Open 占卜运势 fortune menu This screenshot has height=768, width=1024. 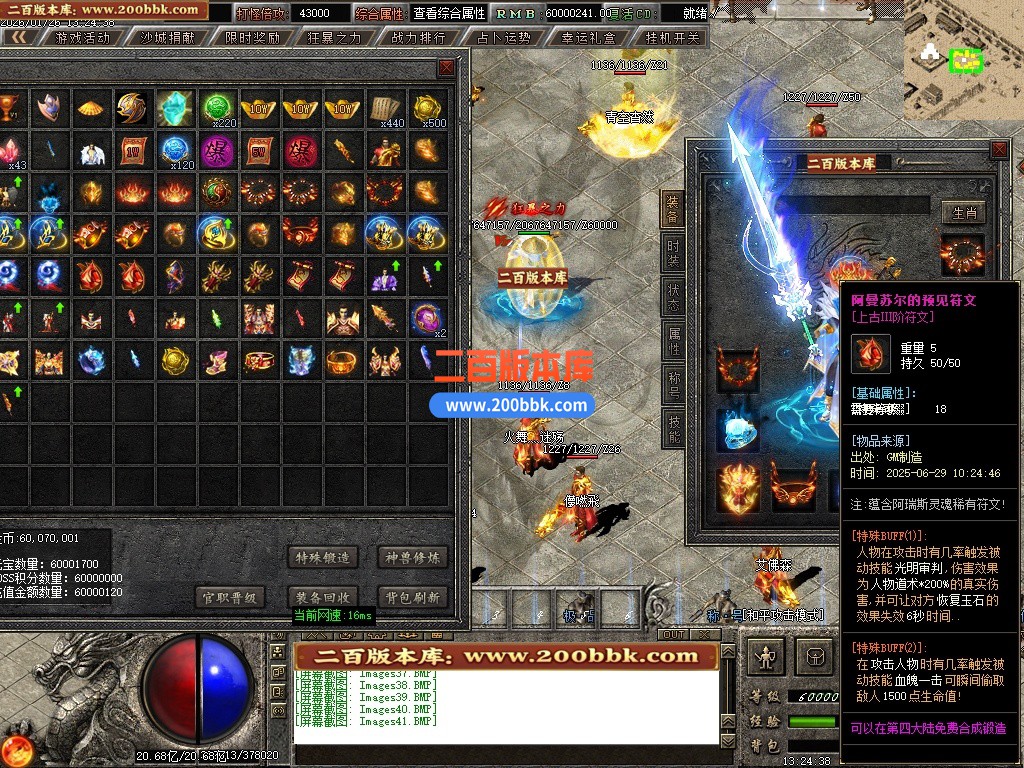point(503,38)
